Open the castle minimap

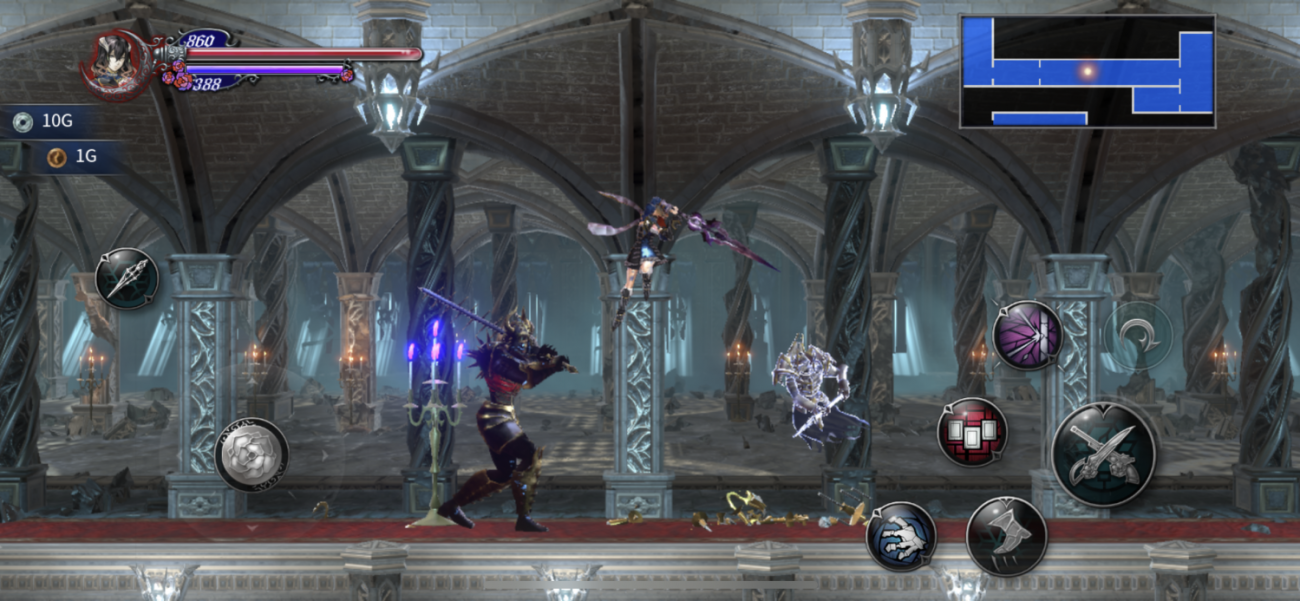point(1087,71)
